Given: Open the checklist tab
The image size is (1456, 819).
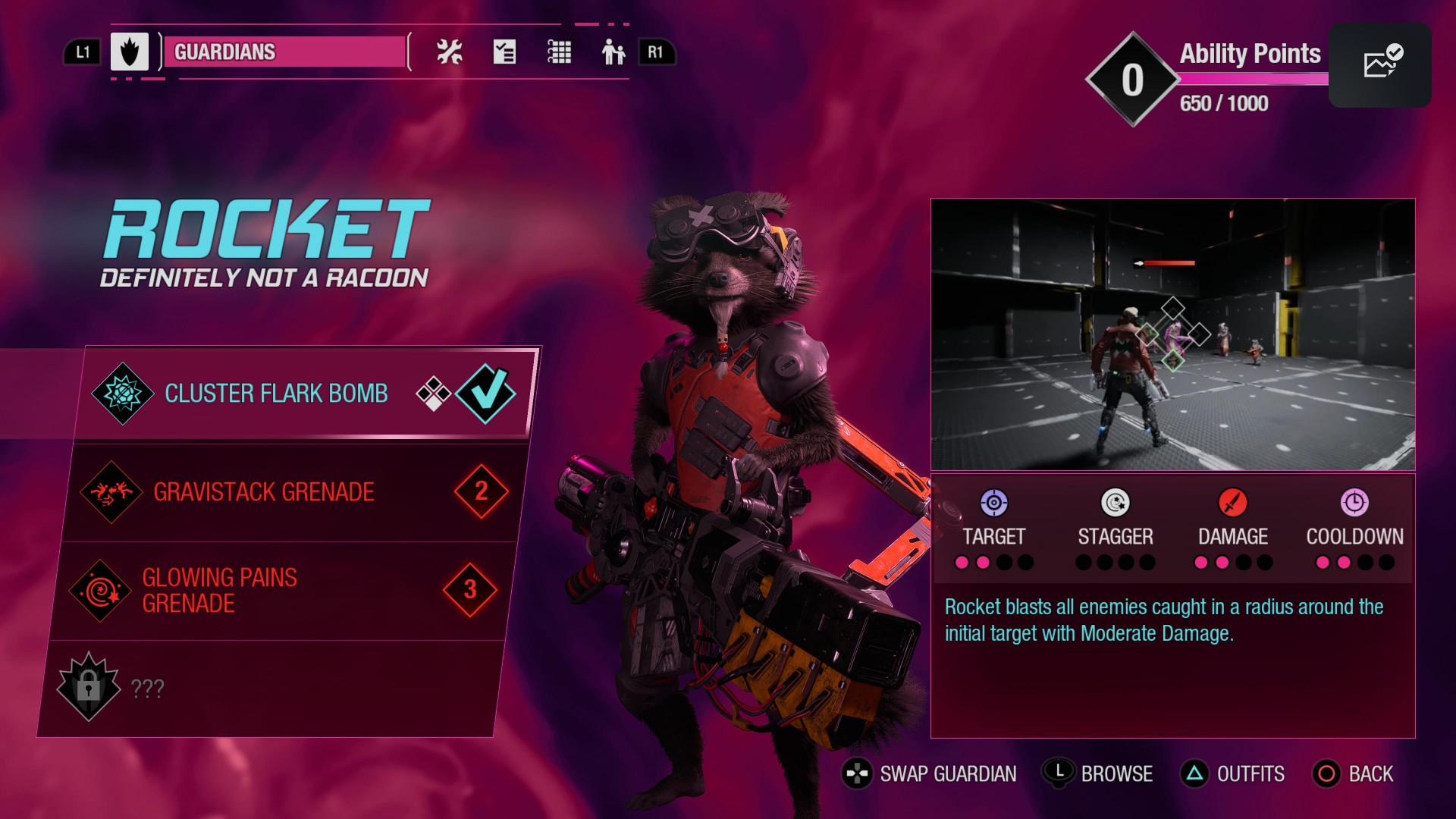Looking at the screenshot, I should point(504,52).
